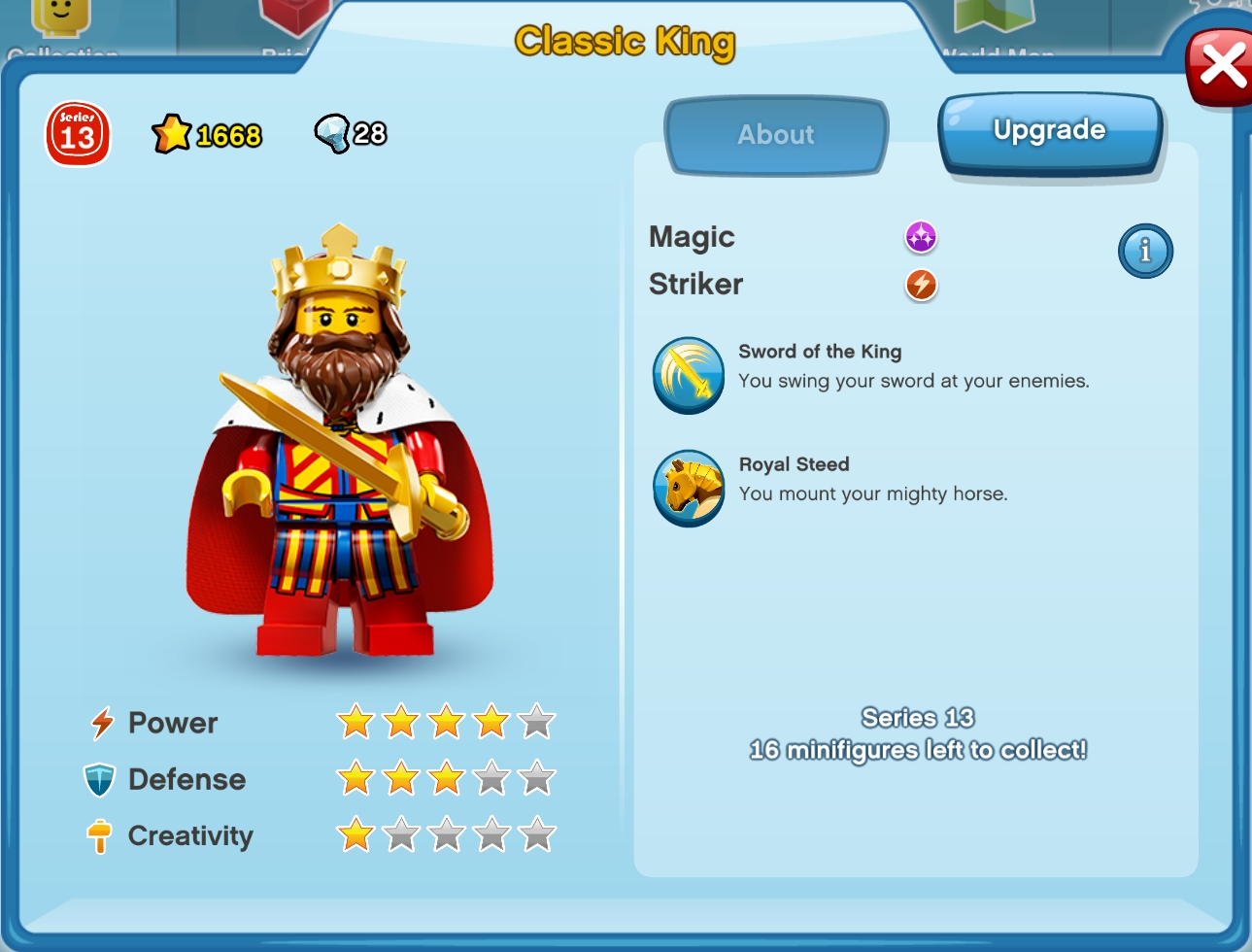Switch to the Upgrade tab
This screenshot has height=952, width=1252.
1049,129
